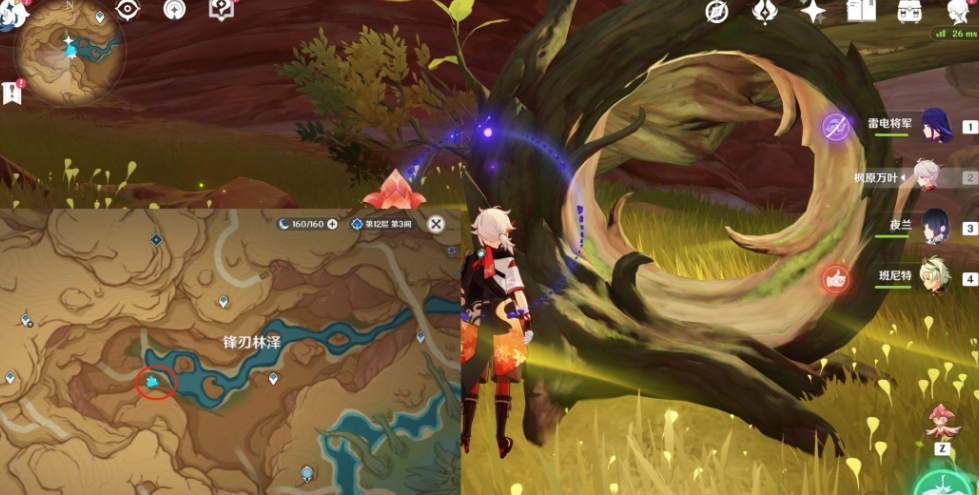Open the tutorial question-mark book icon
979x495 pixels.
coord(221,10)
